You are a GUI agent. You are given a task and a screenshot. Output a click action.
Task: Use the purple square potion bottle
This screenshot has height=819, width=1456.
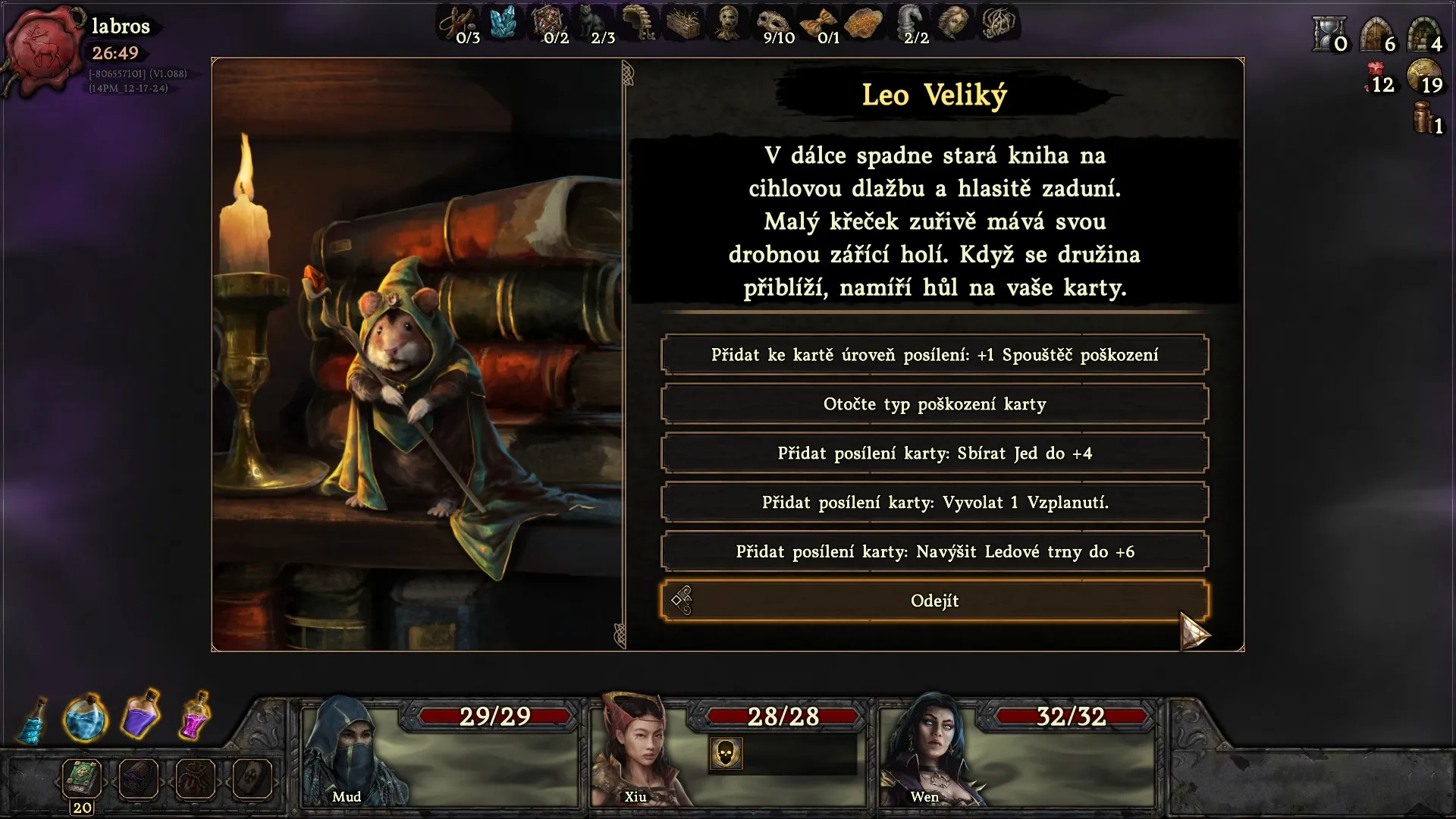point(141,714)
